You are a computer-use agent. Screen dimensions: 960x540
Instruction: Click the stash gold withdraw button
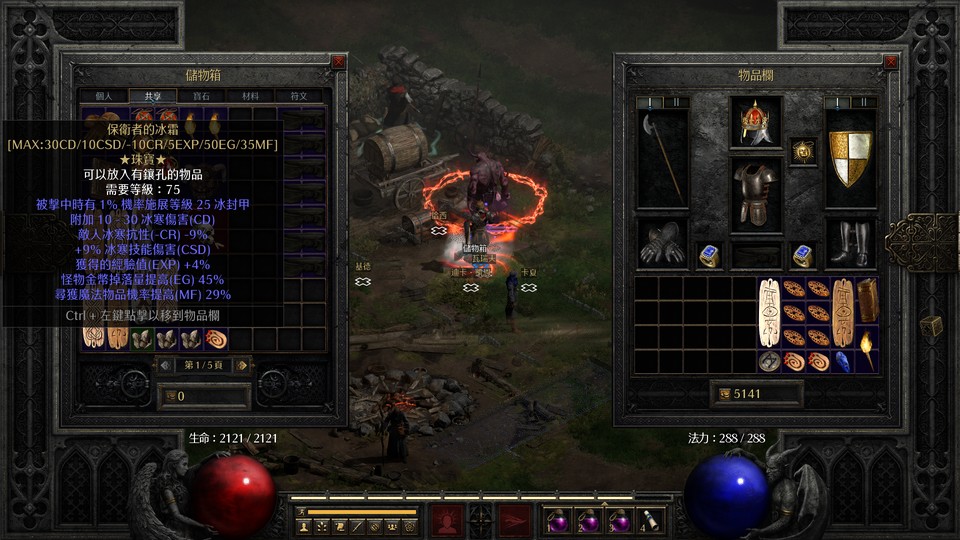click(168, 397)
